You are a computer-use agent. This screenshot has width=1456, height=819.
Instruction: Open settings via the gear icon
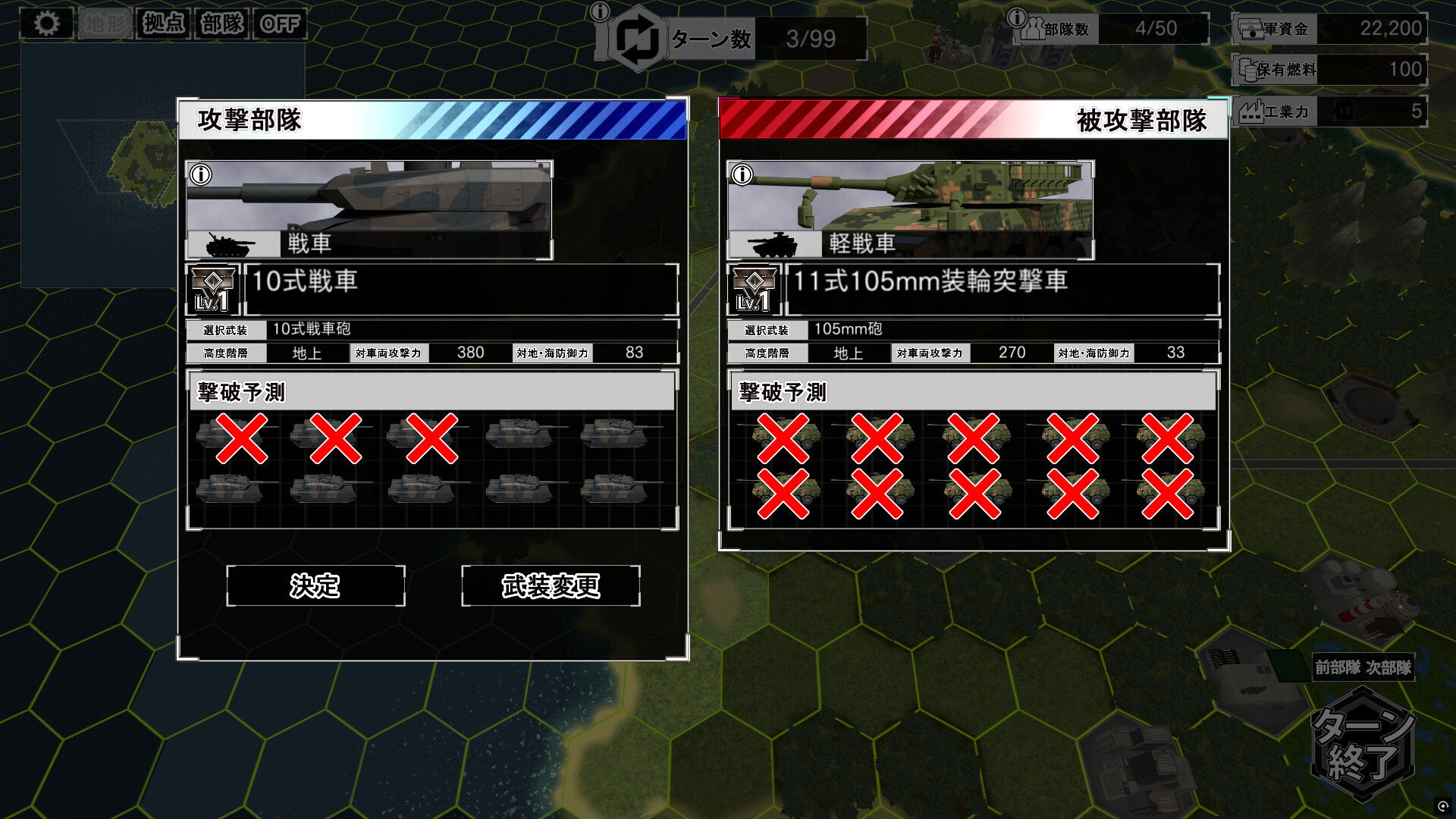coord(46,24)
